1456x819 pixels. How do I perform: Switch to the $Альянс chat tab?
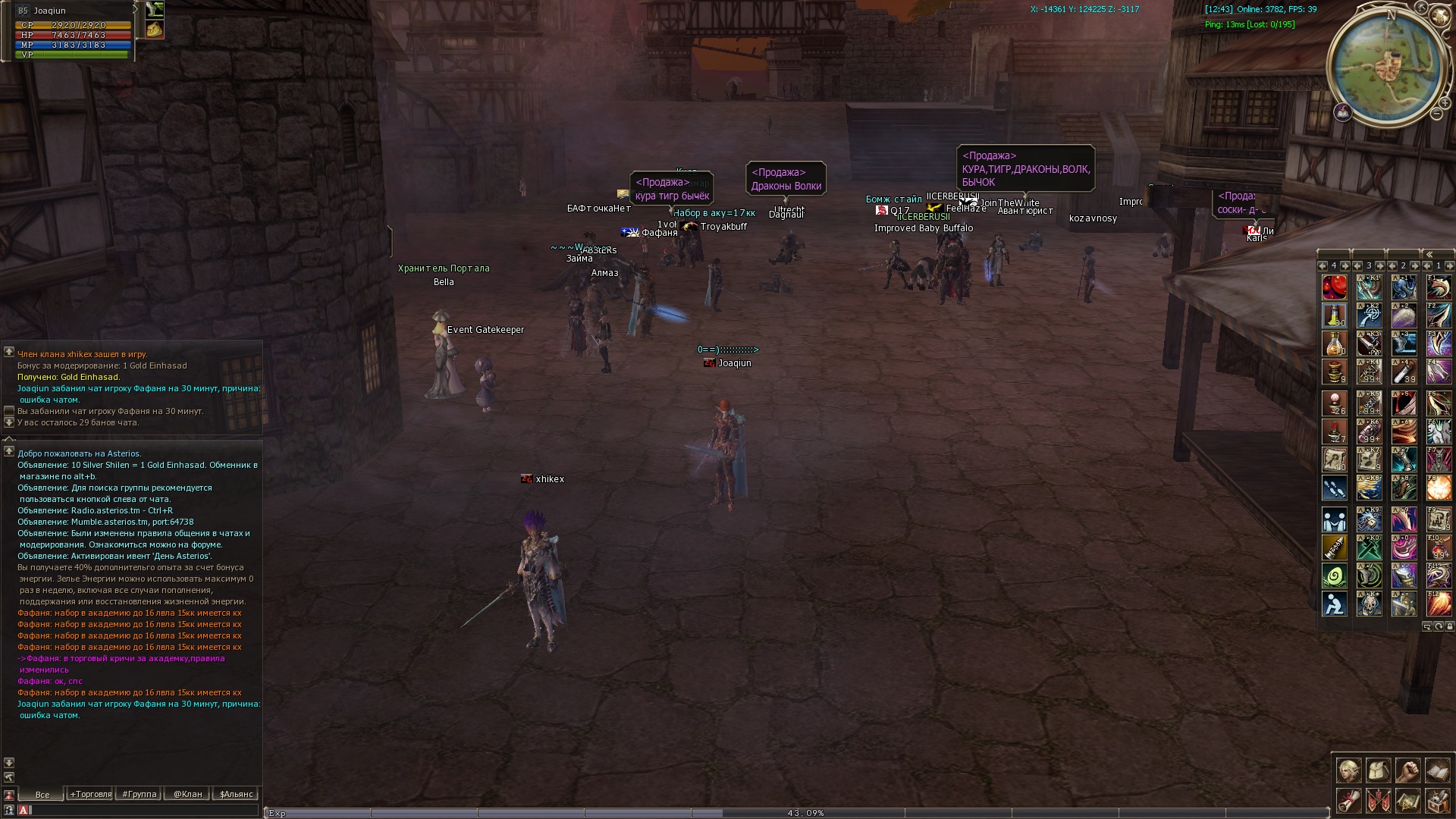coord(236,794)
